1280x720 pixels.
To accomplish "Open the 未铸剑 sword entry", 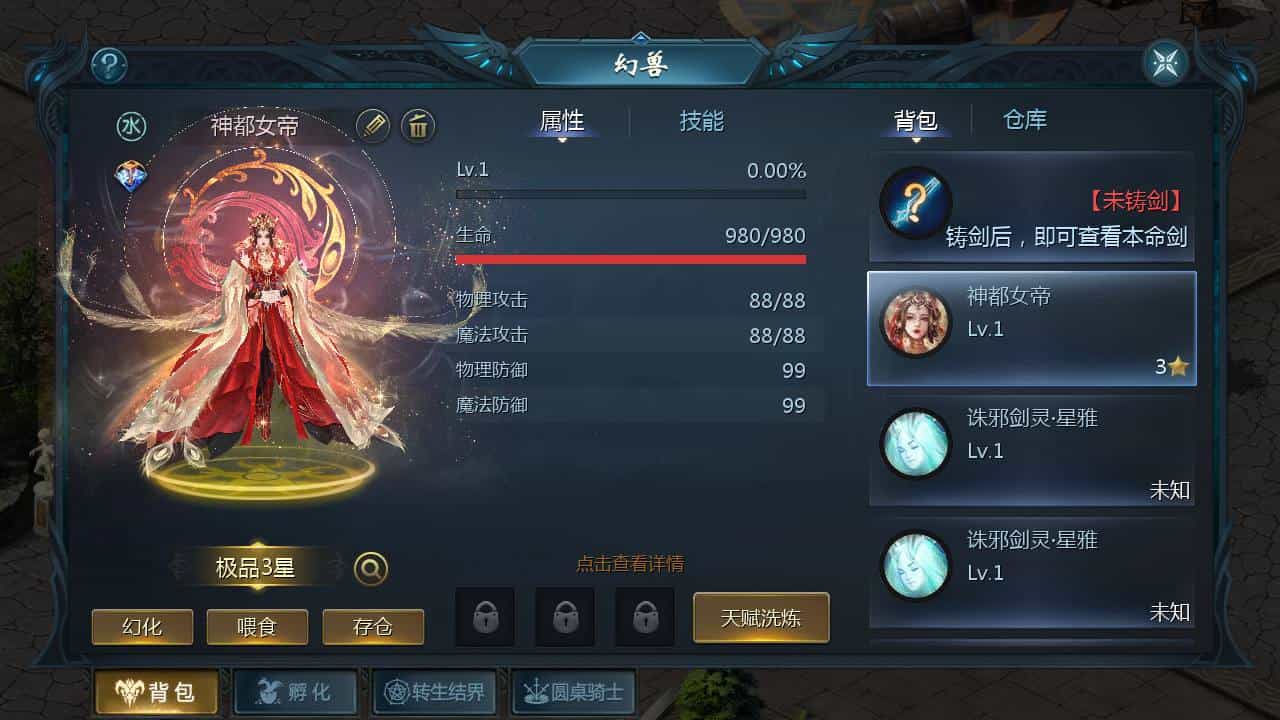I will click(1031, 207).
